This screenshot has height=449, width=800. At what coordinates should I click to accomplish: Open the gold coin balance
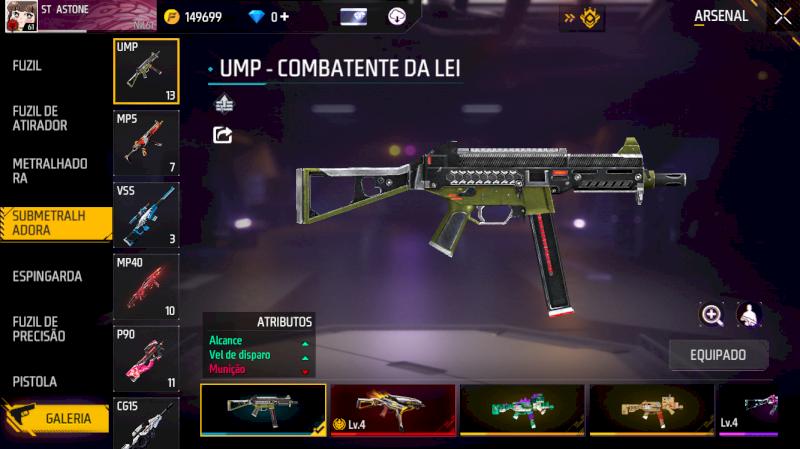[193, 17]
